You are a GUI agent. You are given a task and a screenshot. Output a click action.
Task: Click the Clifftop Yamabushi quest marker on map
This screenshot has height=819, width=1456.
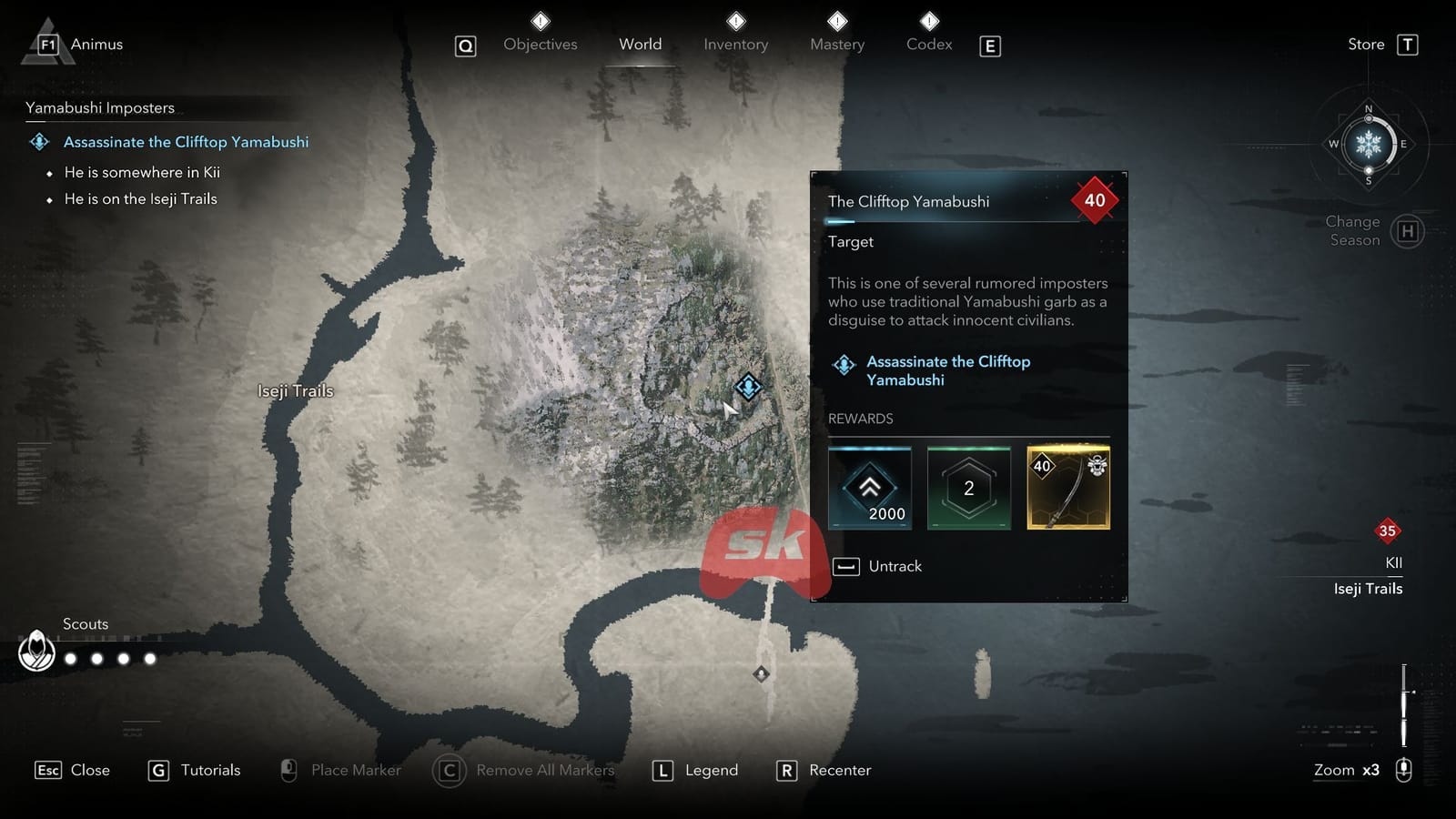click(746, 386)
